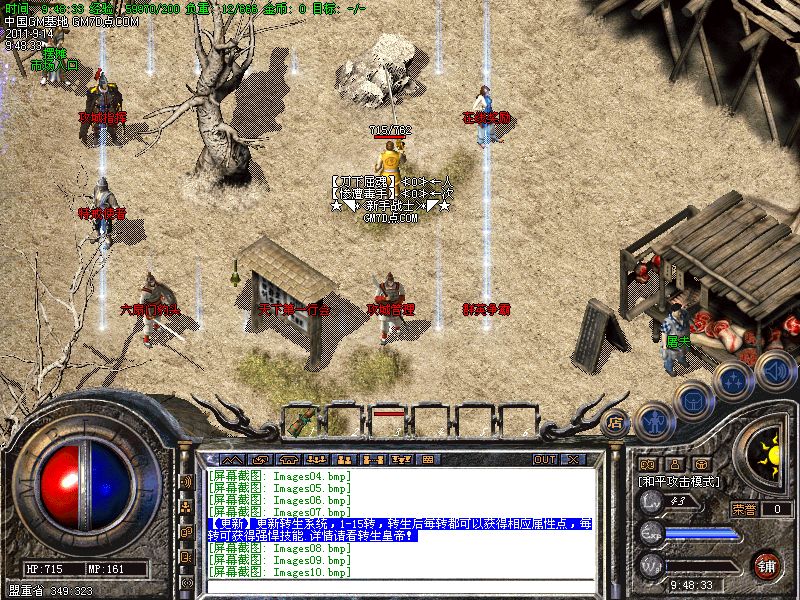This screenshot has width=800, height=600.
Task: Toggle sound with the speaker button
Action: click(x=773, y=368)
